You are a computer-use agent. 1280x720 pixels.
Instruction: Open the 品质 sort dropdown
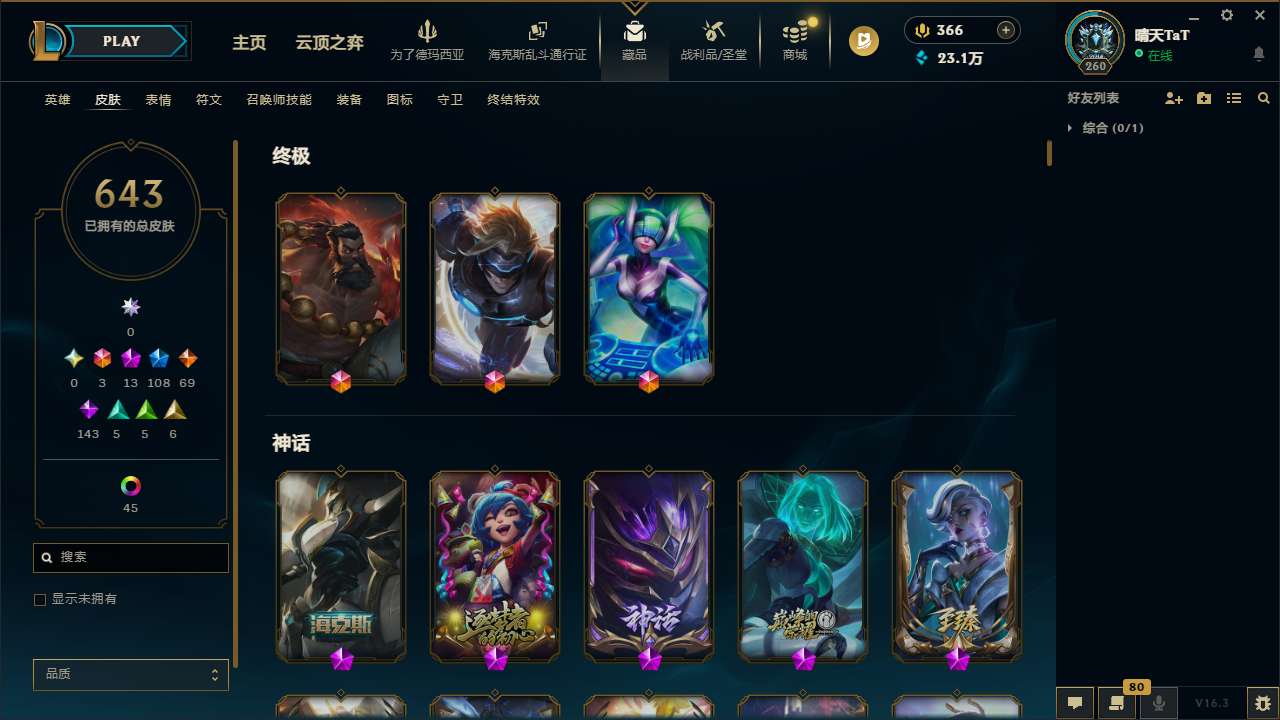click(x=130, y=674)
